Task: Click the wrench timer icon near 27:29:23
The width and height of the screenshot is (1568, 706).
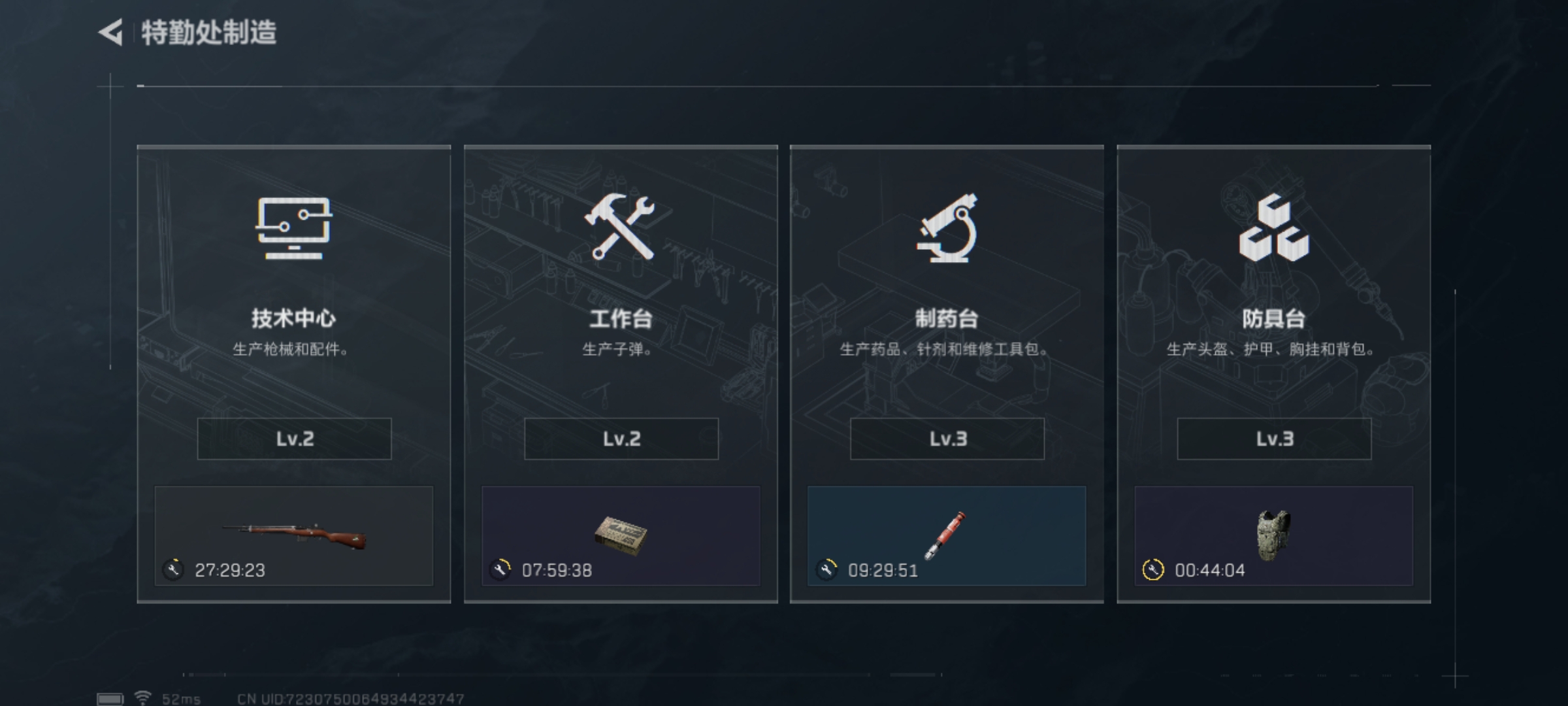Action: pyautogui.click(x=172, y=569)
